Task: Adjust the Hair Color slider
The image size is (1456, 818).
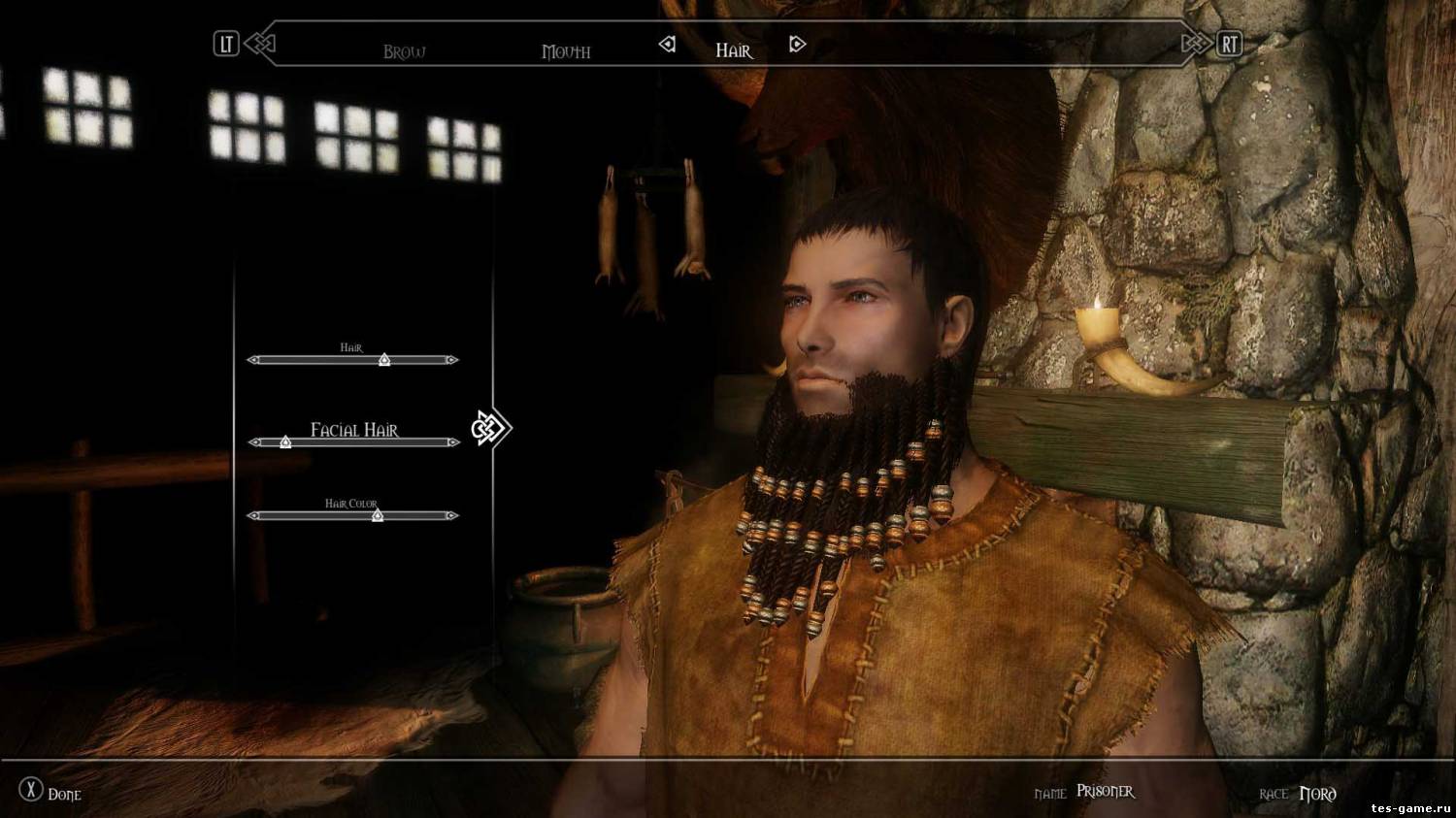Action: coord(378,516)
